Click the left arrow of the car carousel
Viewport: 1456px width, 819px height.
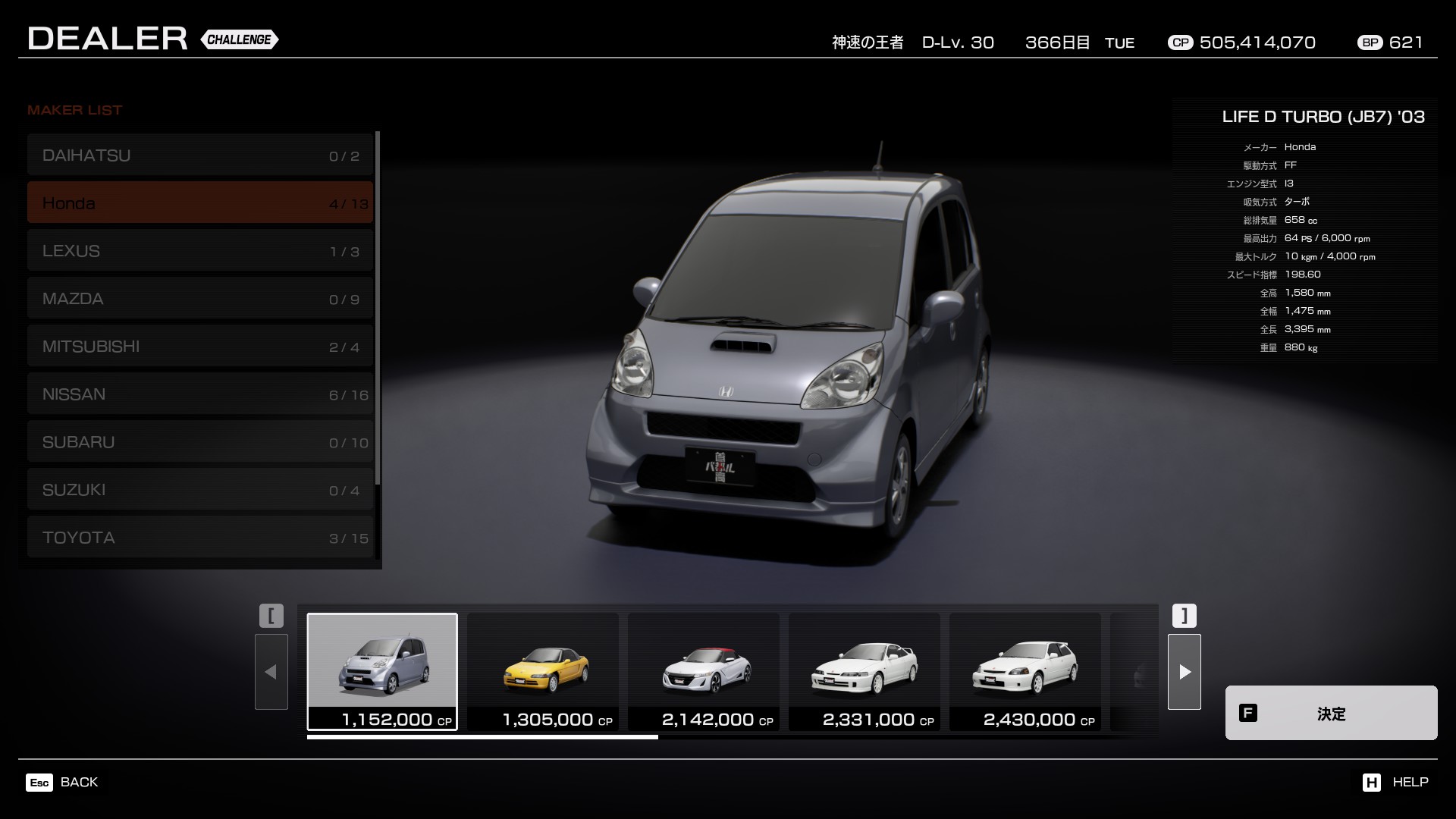coord(271,672)
